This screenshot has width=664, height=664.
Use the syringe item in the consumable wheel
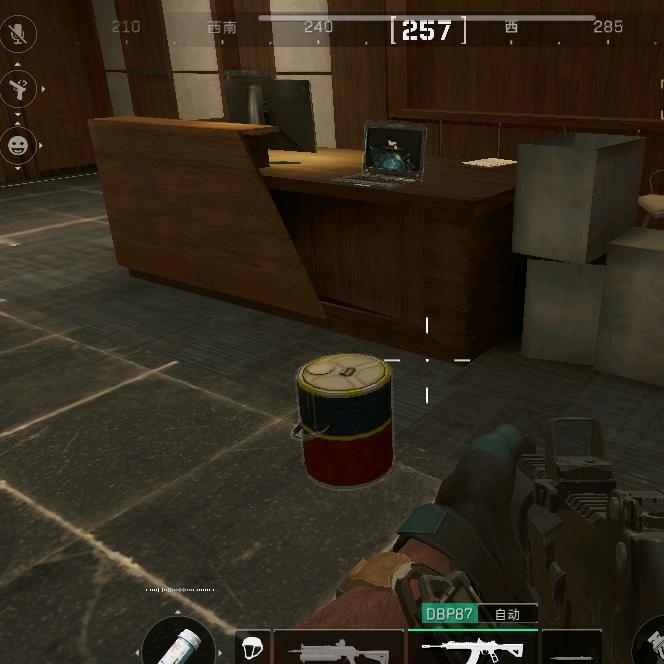[x=178, y=643]
